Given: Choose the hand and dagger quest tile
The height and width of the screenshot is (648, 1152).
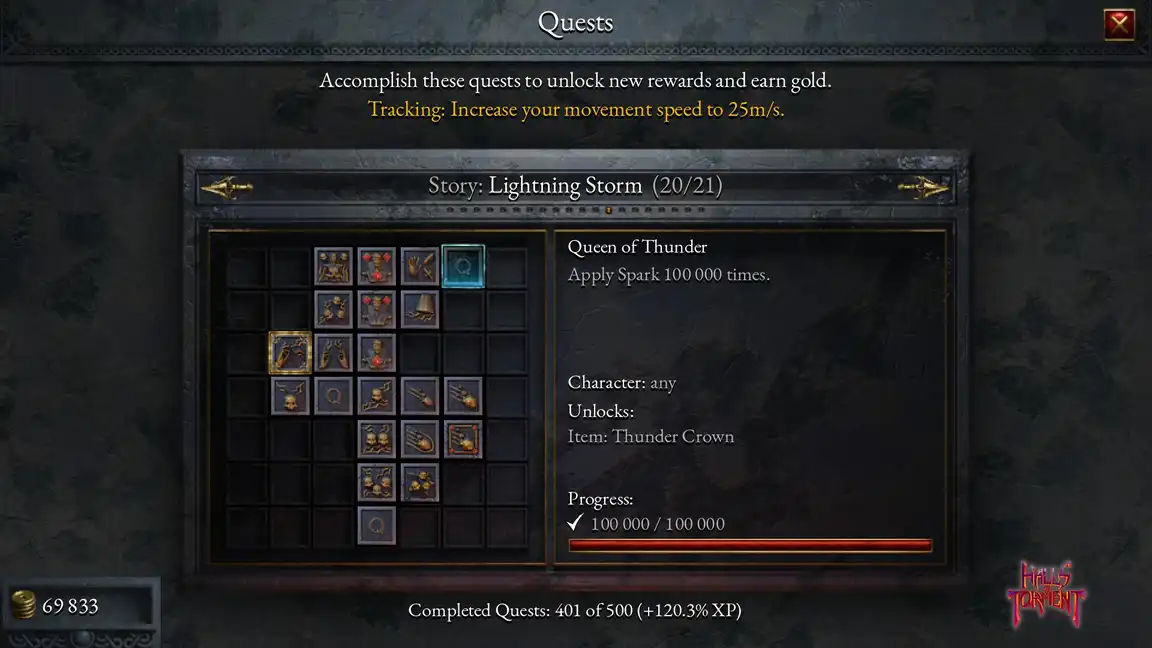Looking at the screenshot, I should [x=420, y=266].
